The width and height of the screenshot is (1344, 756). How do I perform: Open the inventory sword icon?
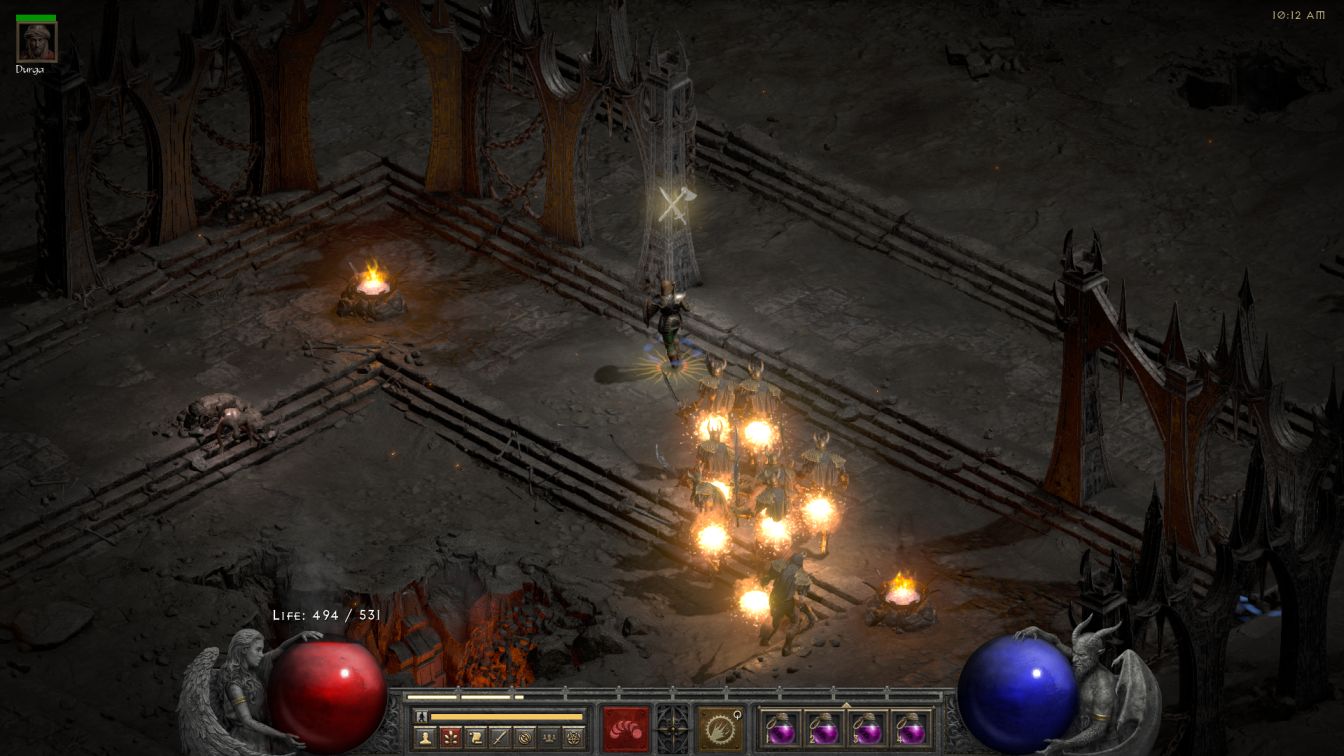click(x=499, y=737)
